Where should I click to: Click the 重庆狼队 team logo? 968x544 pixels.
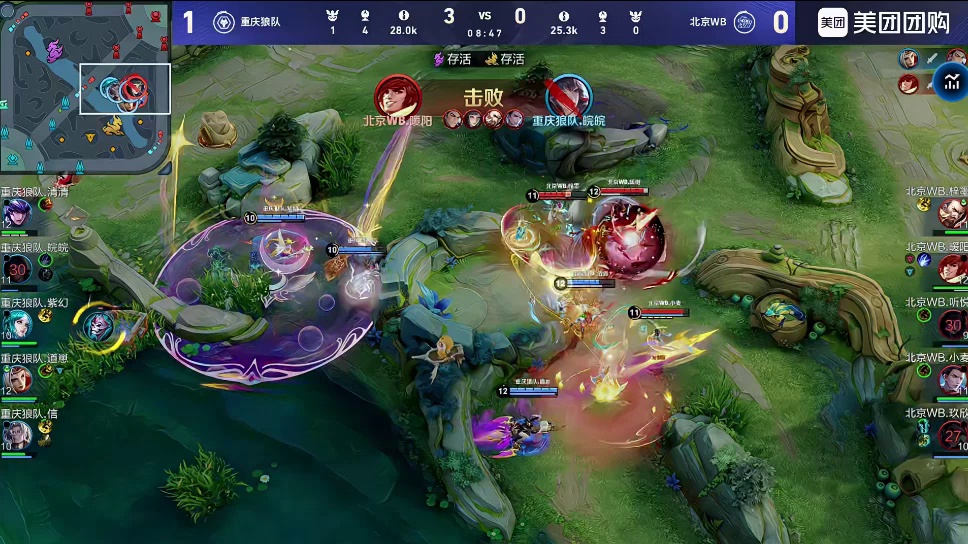(224, 22)
